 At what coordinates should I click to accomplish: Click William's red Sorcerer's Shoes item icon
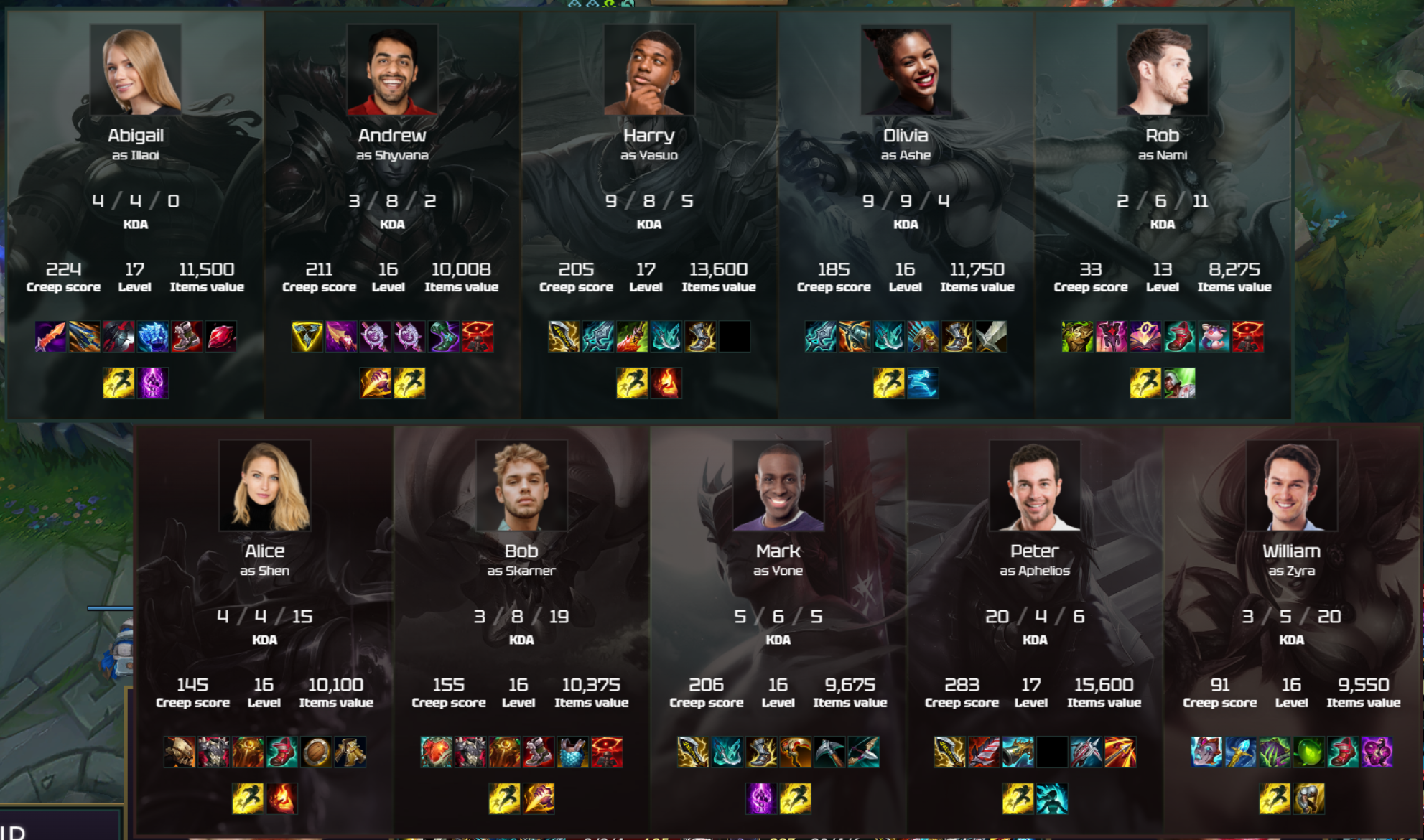[x=1343, y=752]
